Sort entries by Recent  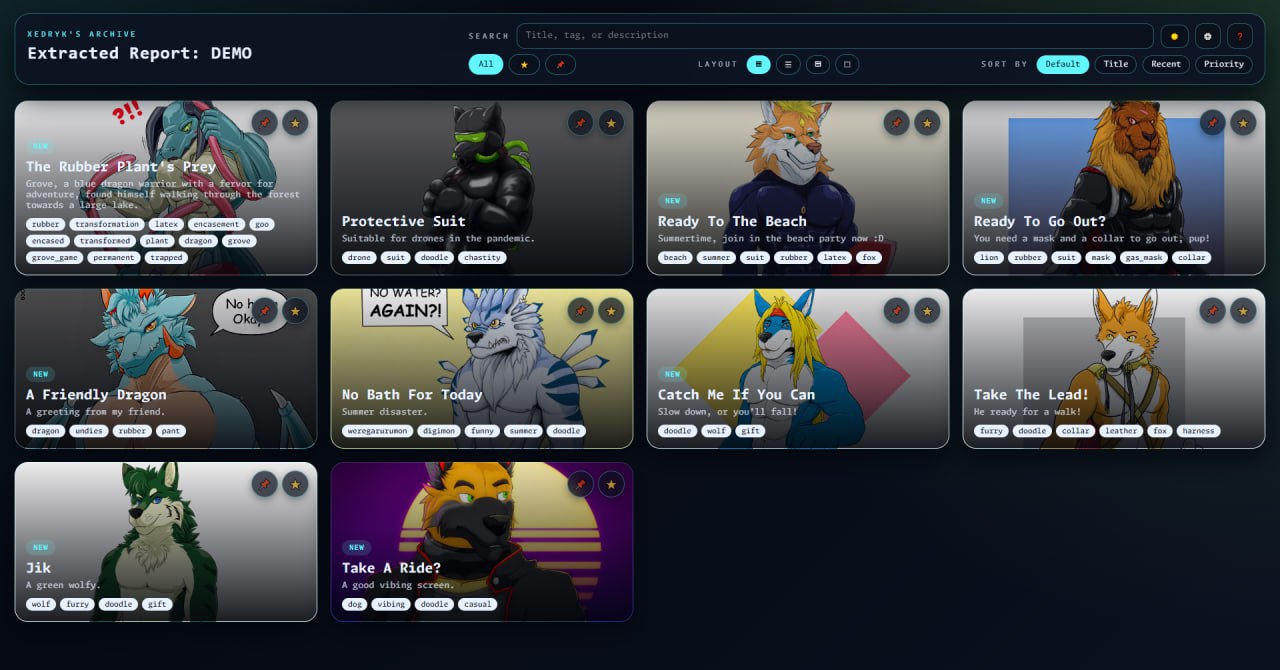(x=1166, y=64)
